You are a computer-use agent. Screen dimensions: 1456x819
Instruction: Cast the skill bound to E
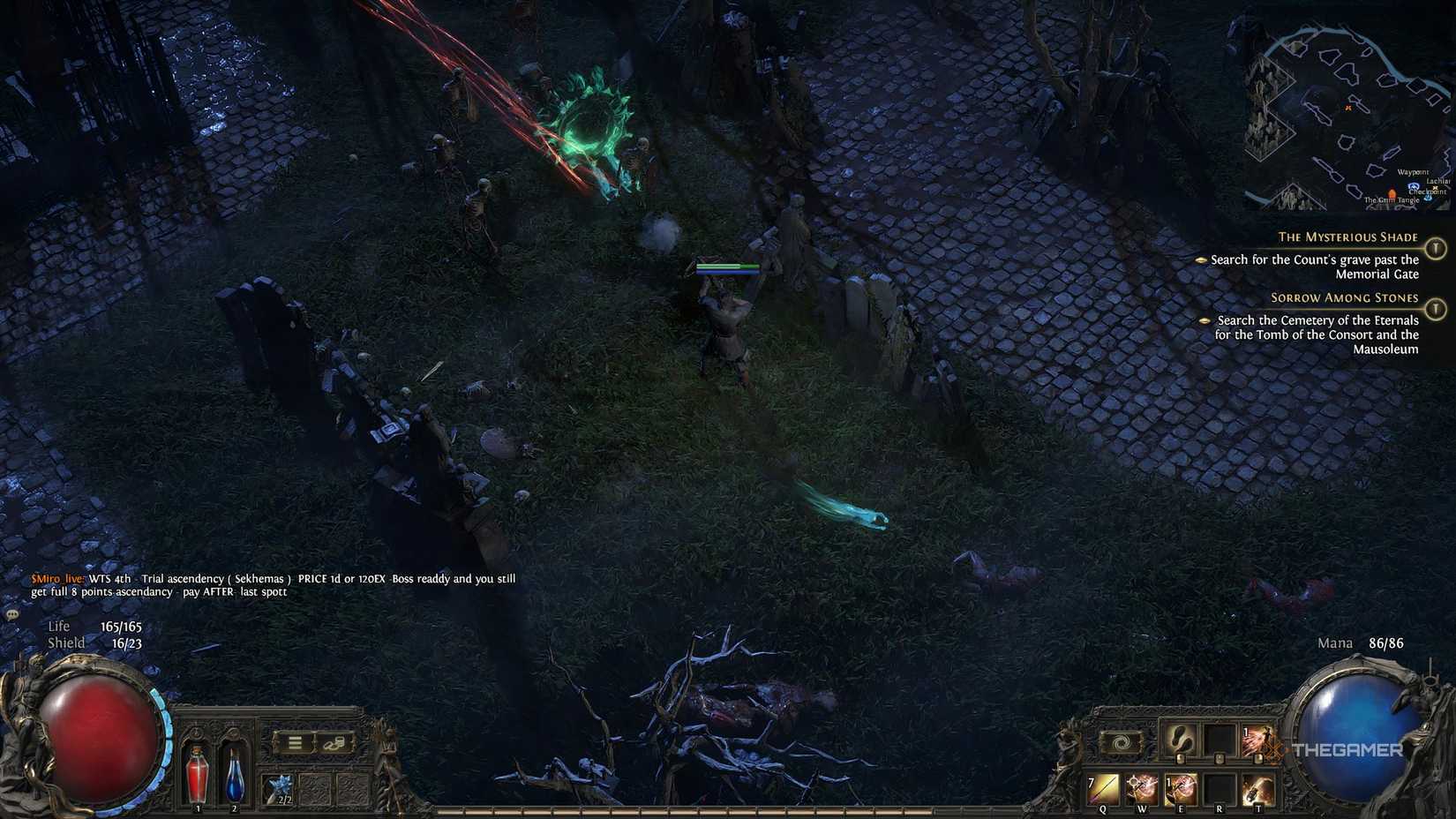tap(1182, 787)
